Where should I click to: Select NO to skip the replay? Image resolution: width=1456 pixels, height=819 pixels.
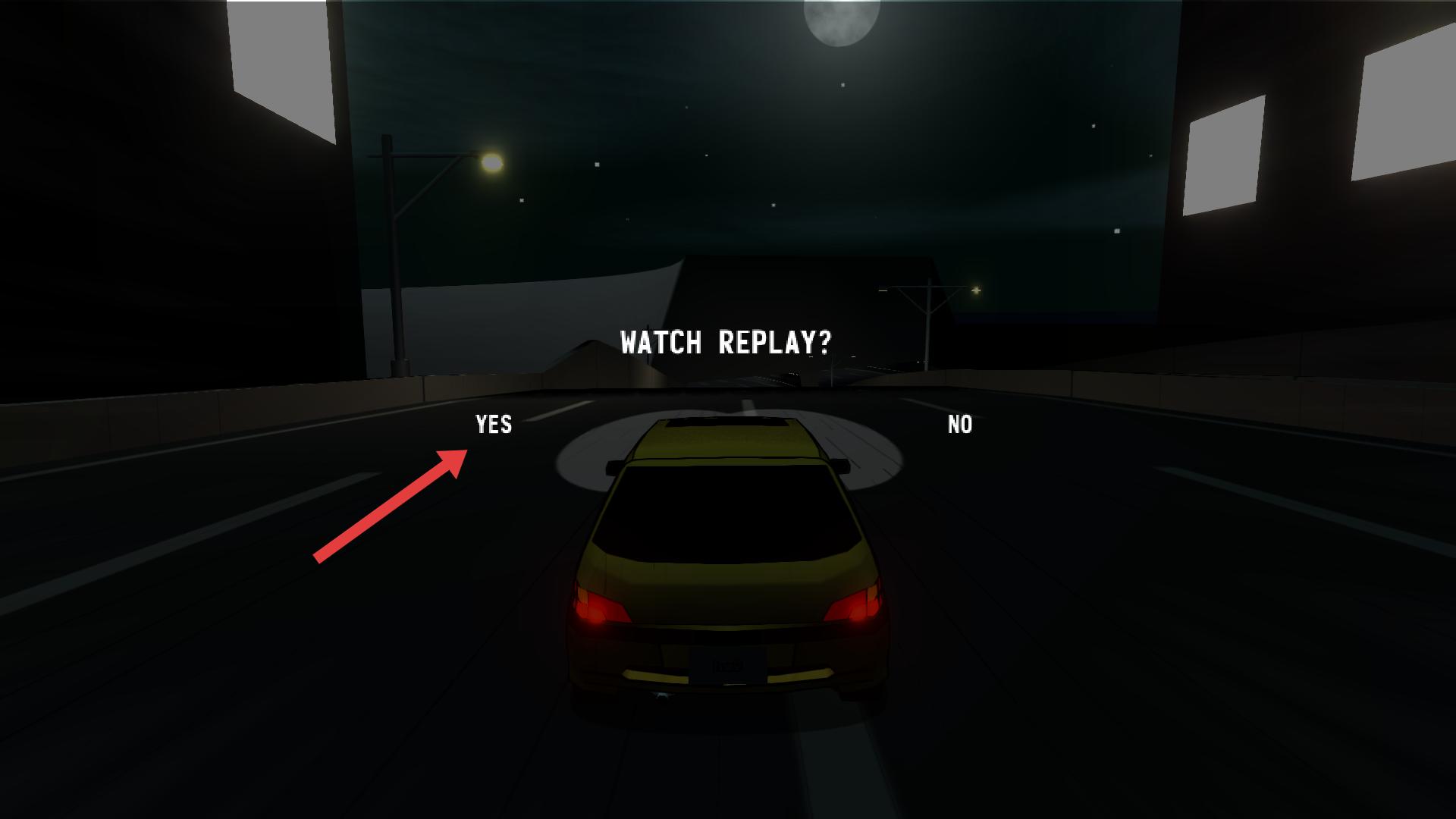(x=960, y=425)
